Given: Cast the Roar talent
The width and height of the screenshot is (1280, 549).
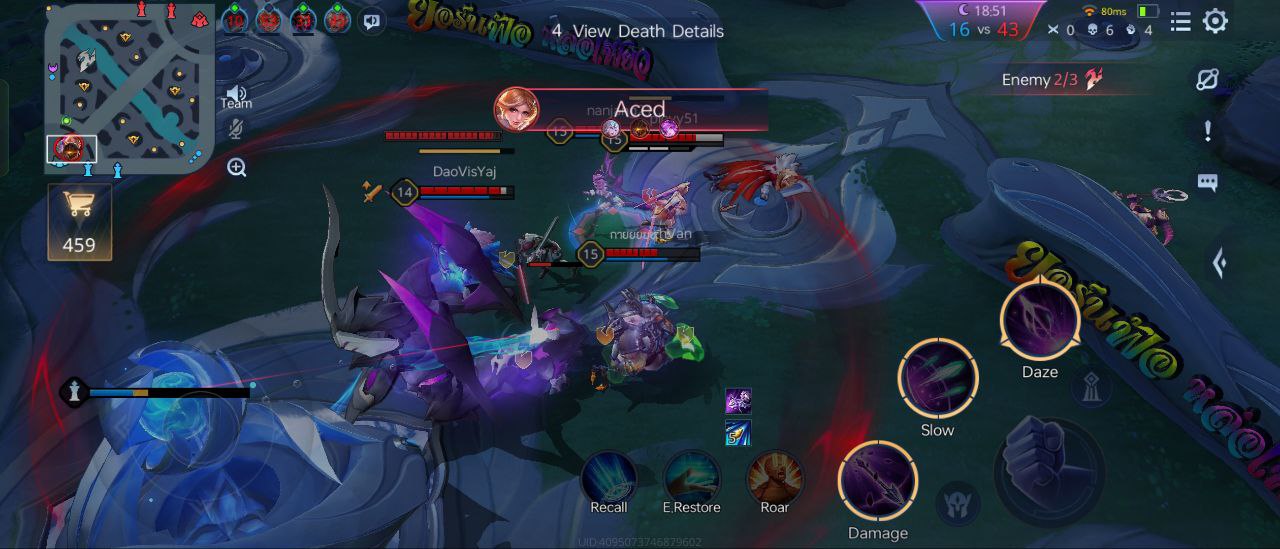Looking at the screenshot, I should click(775, 476).
